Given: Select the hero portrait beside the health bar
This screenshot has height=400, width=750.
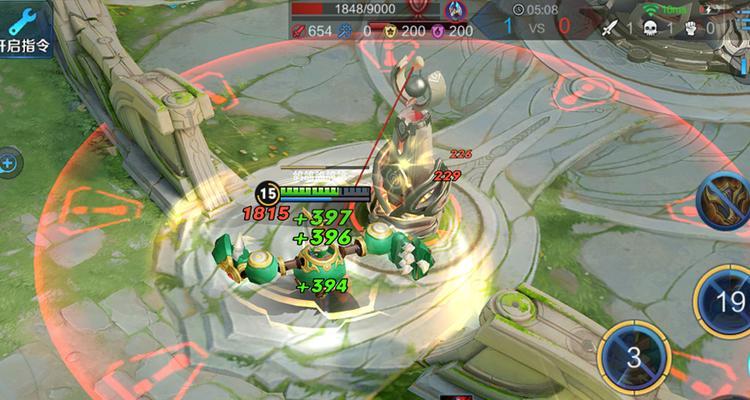Looking at the screenshot, I should [x=454, y=11].
